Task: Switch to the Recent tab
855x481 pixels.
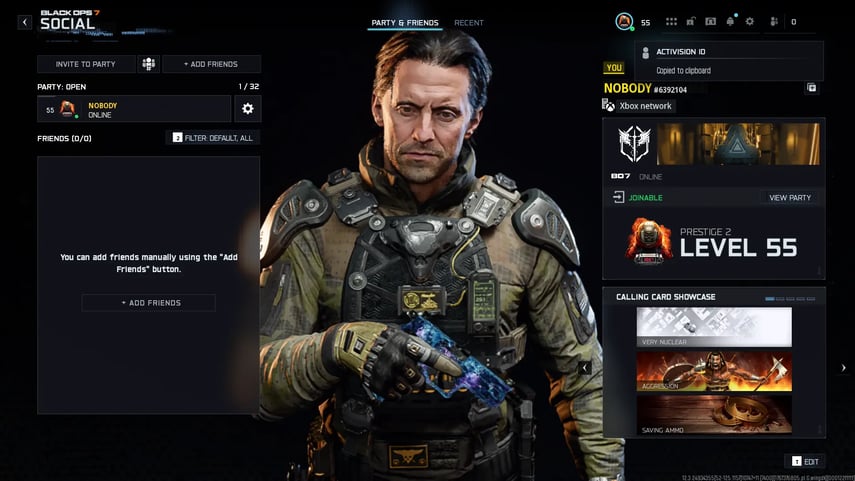Action: (468, 22)
